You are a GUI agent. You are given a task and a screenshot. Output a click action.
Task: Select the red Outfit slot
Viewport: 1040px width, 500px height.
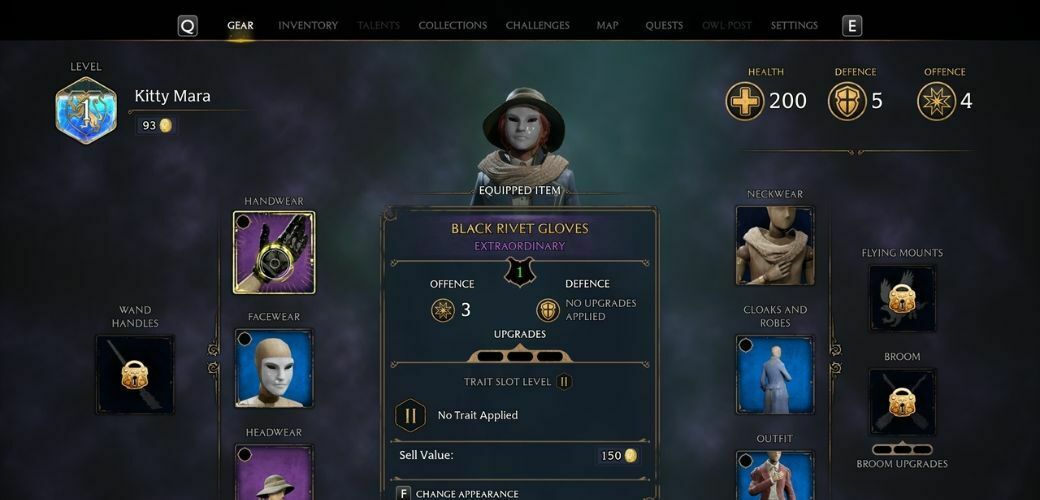point(775,476)
